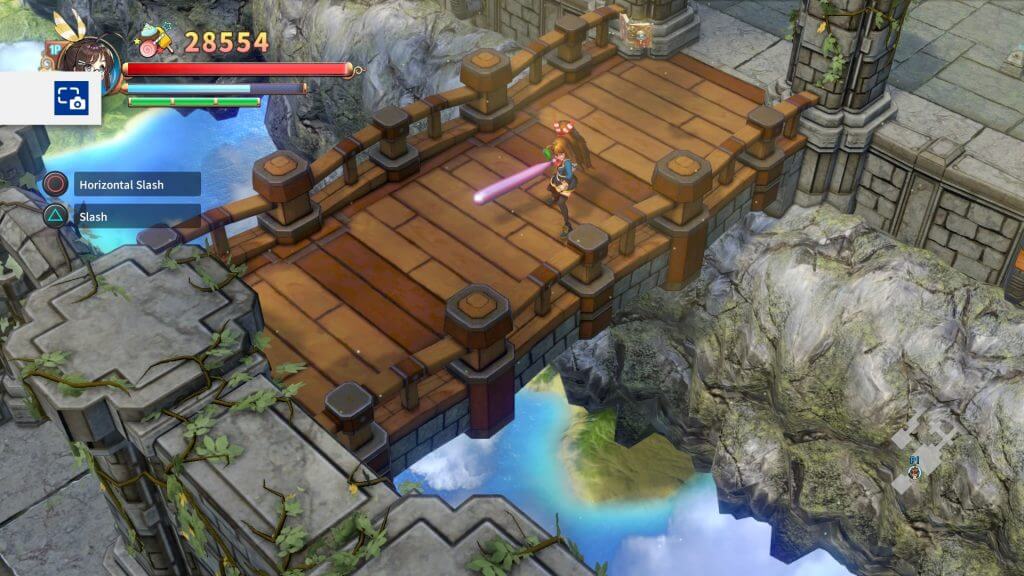Open the screenshot capture overlay icon

(70, 98)
